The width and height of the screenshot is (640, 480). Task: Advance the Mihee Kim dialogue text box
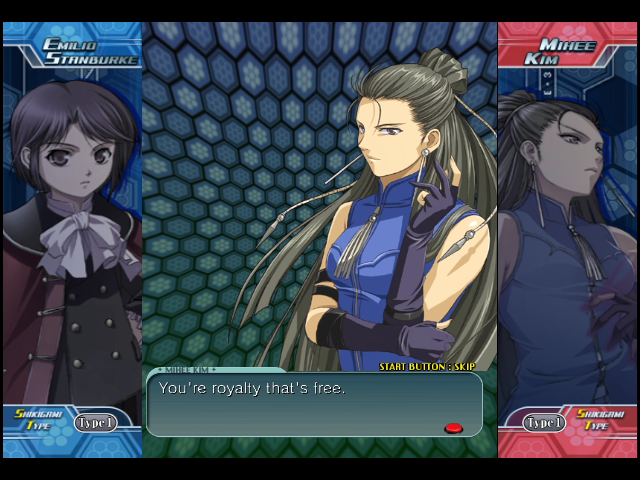pyautogui.click(x=314, y=404)
